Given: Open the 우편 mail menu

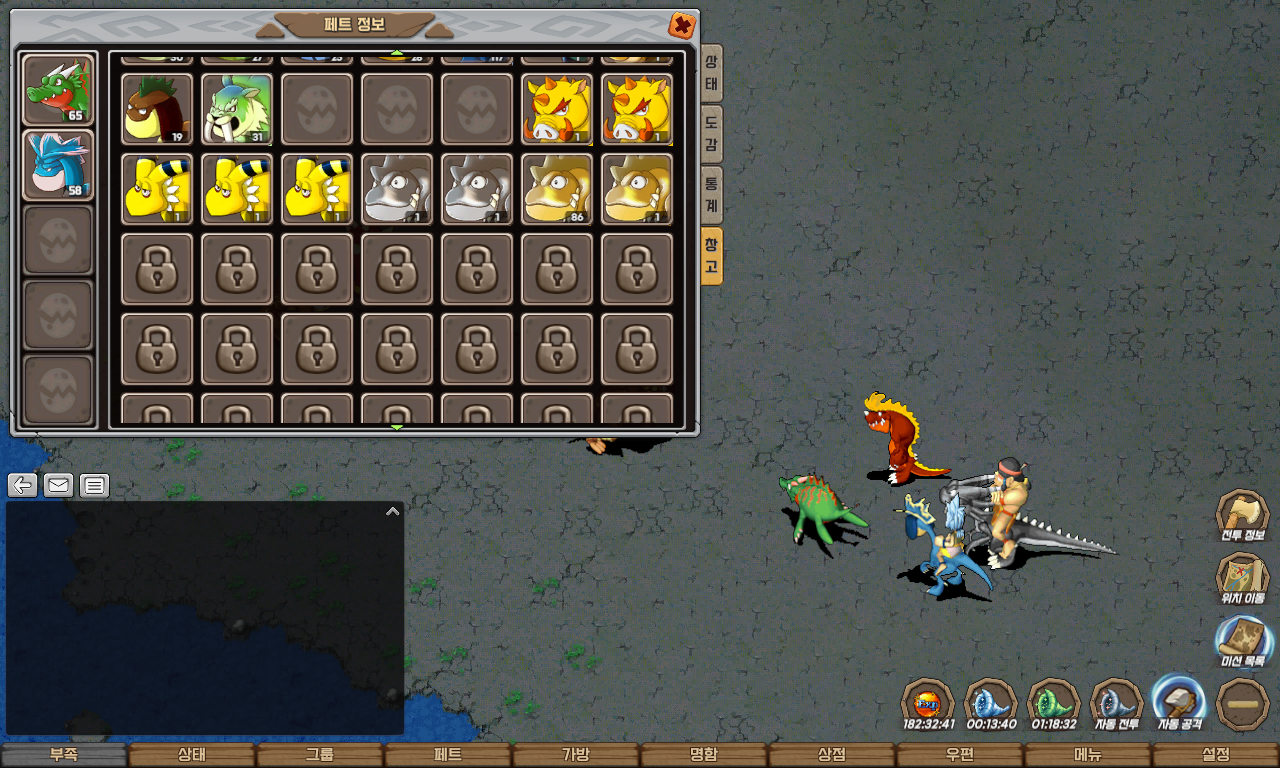Looking at the screenshot, I should pyautogui.click(x=960, y=755).
